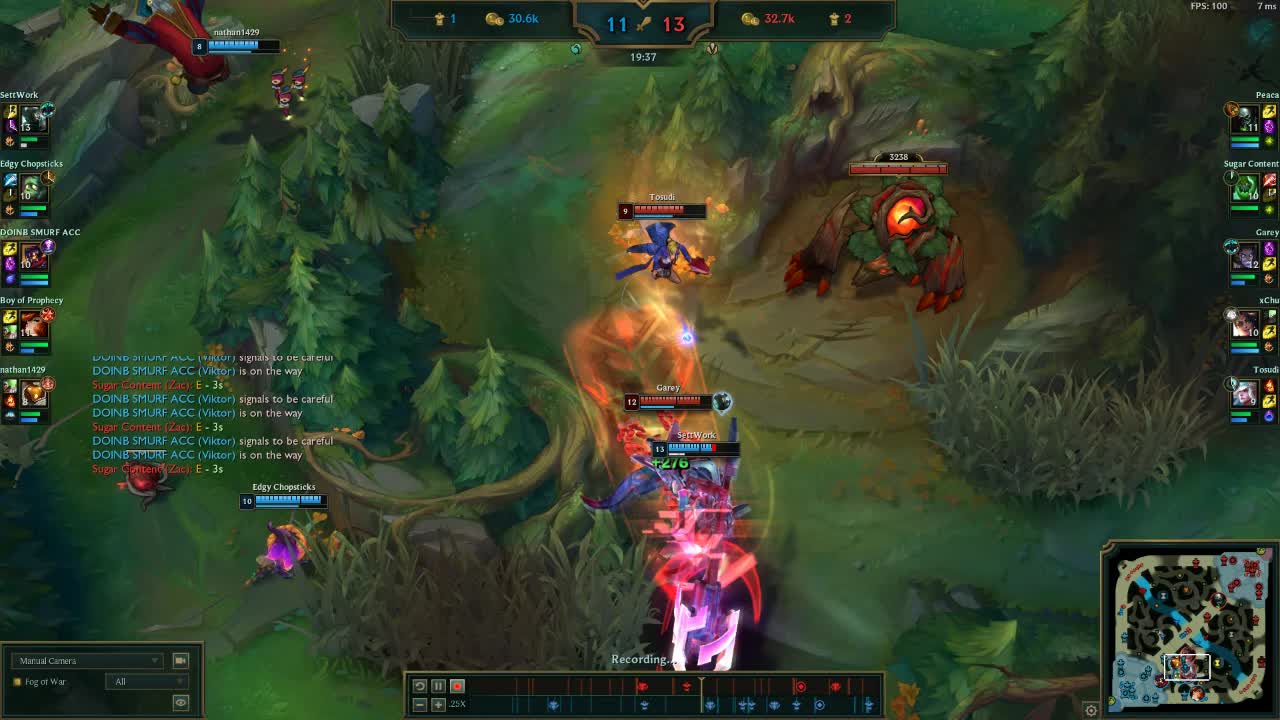Expand the camera mode selector arrow
Screen dimensions: 1280x720
(156, 660)
